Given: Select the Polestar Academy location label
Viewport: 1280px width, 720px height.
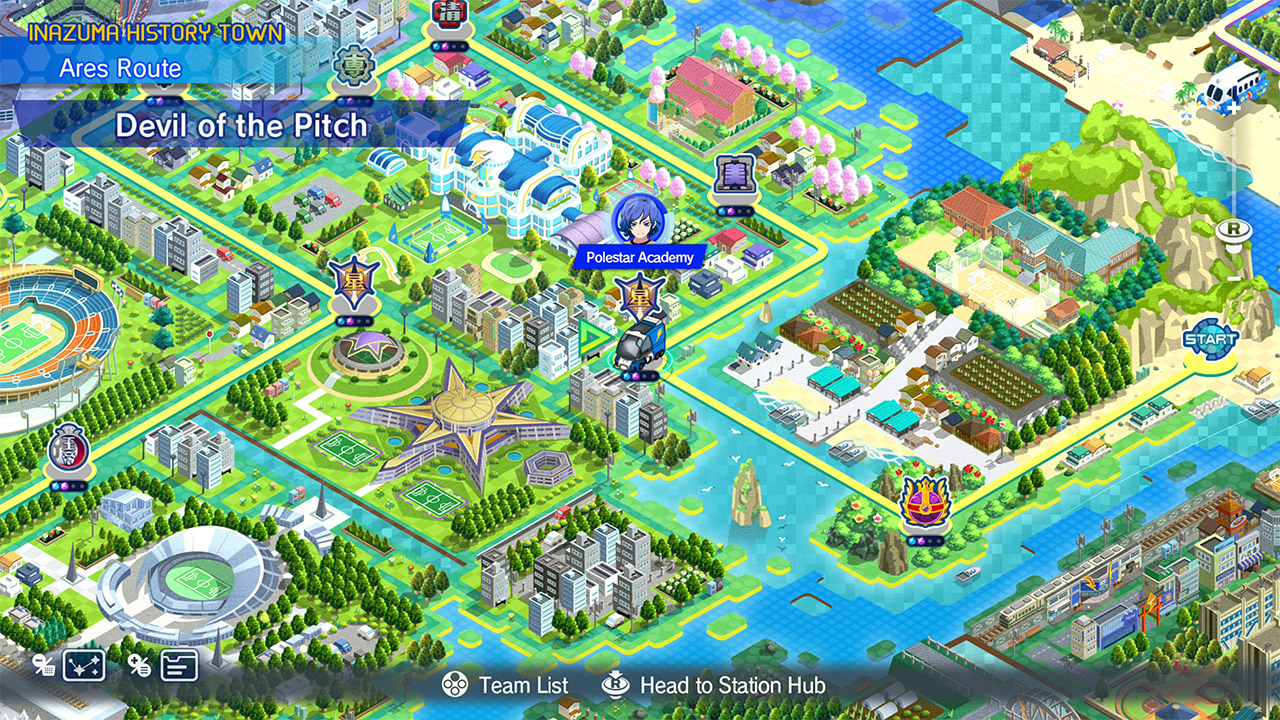Looking at the screenshot, I should 640,257.
